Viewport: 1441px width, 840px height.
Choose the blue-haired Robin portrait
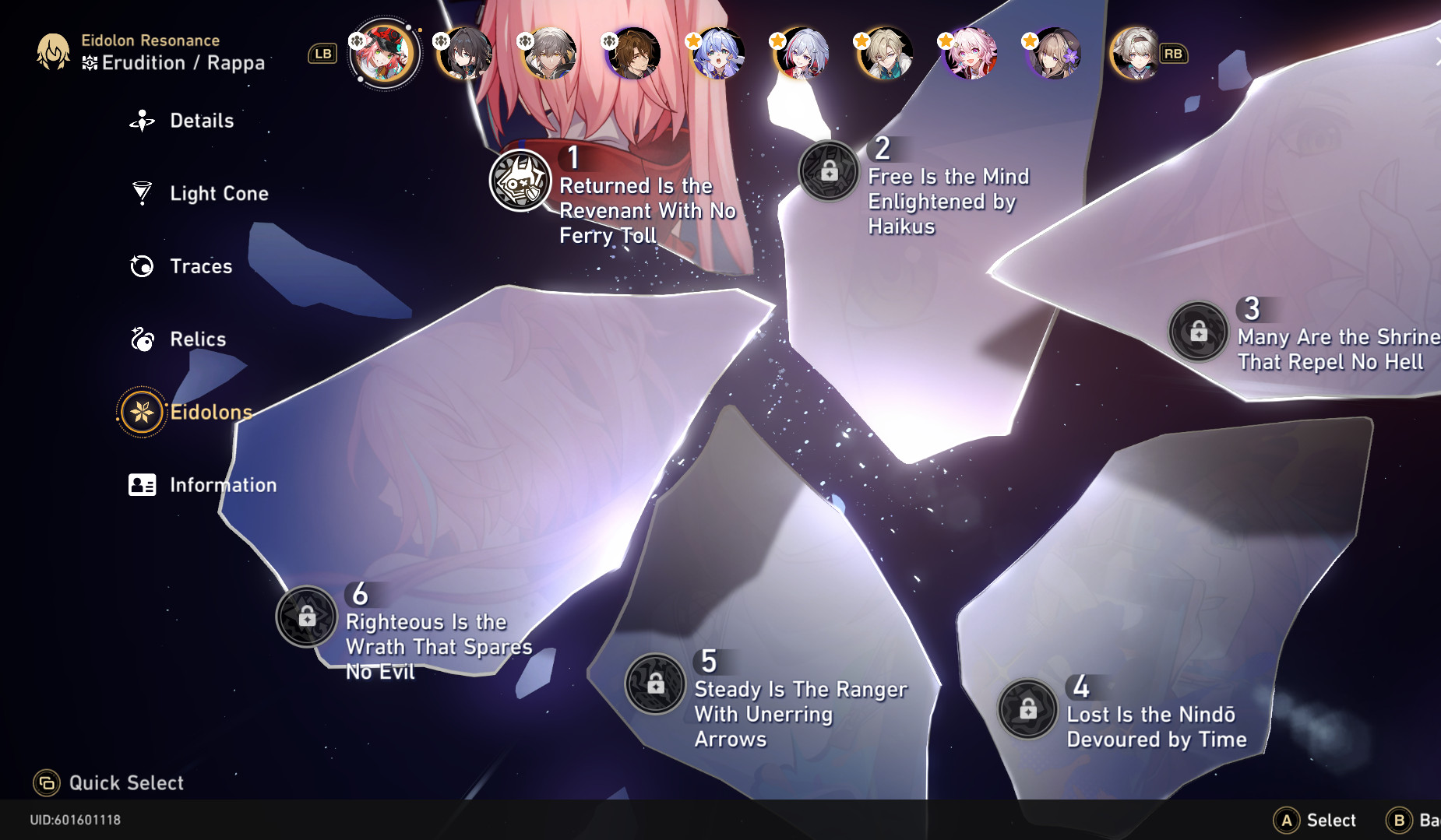[x=718, y=54]
